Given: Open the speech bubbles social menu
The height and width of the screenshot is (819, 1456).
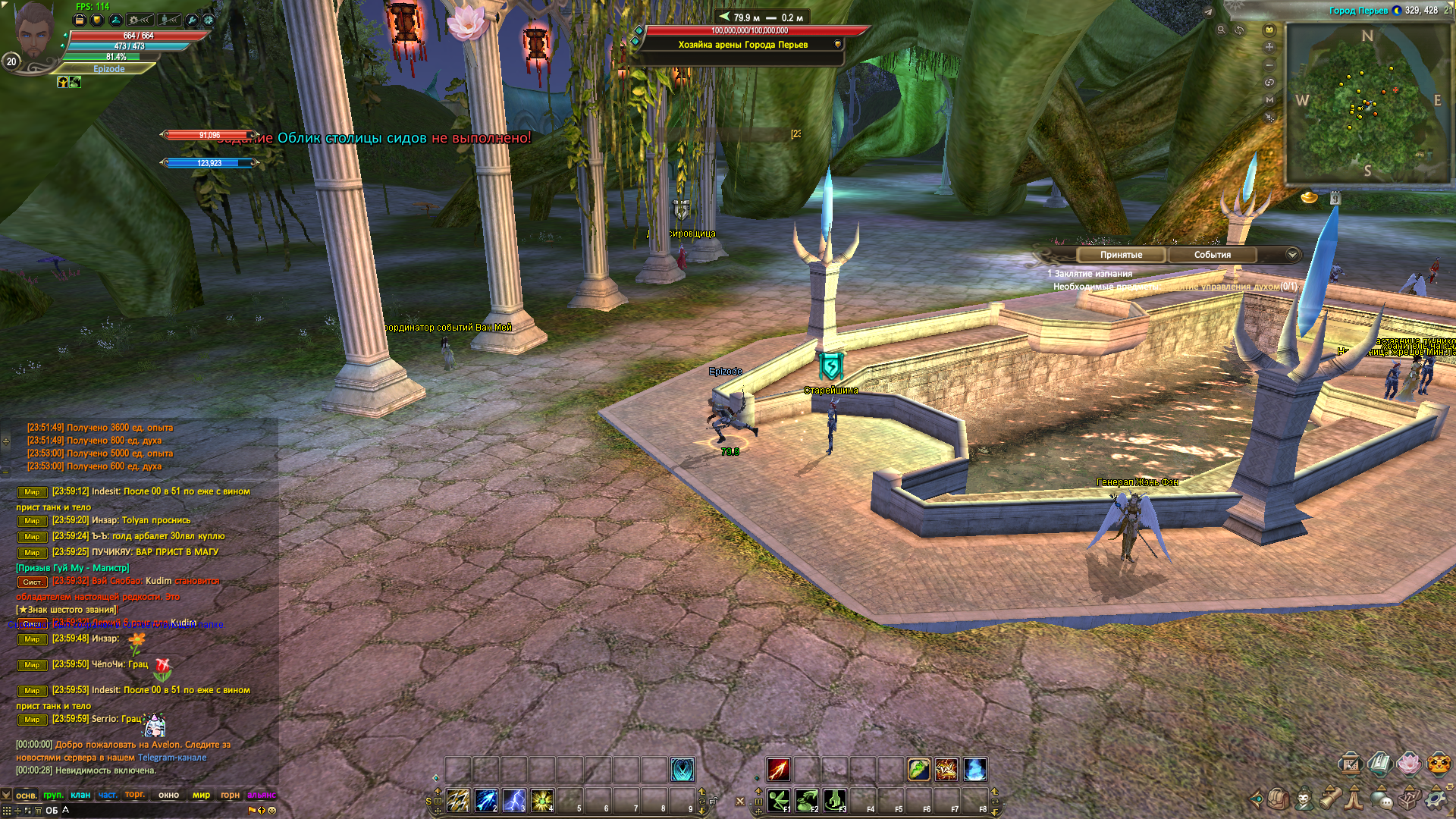Looking at the screenshot, I should pyautogui.click(x=1382, y=799).
